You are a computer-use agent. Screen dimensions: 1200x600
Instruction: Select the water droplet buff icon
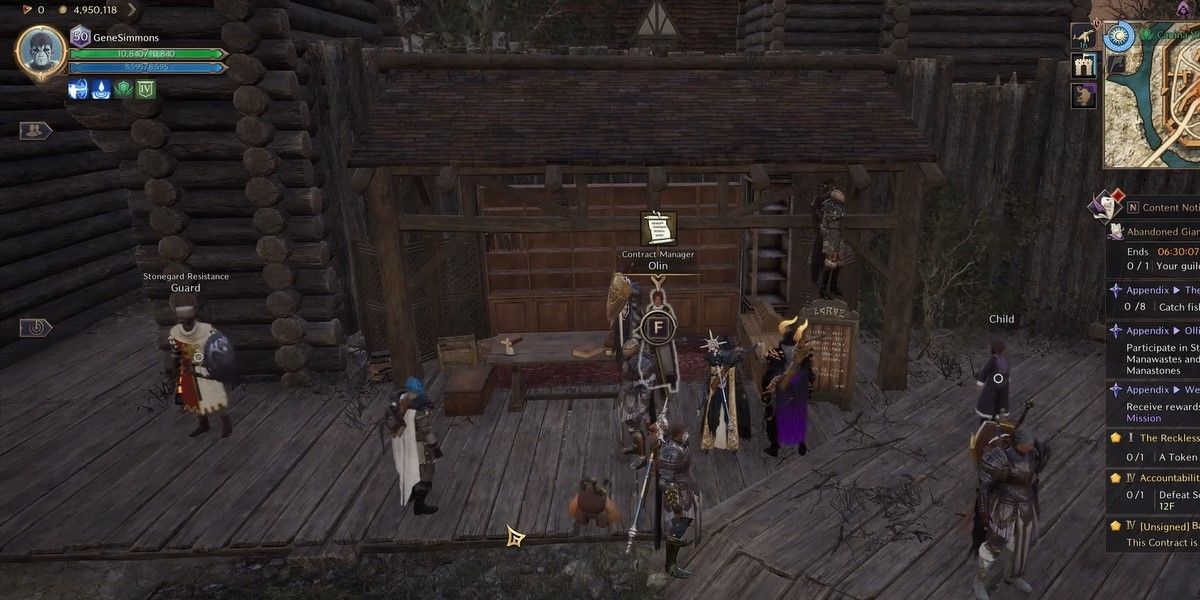(x=101, y=89)
